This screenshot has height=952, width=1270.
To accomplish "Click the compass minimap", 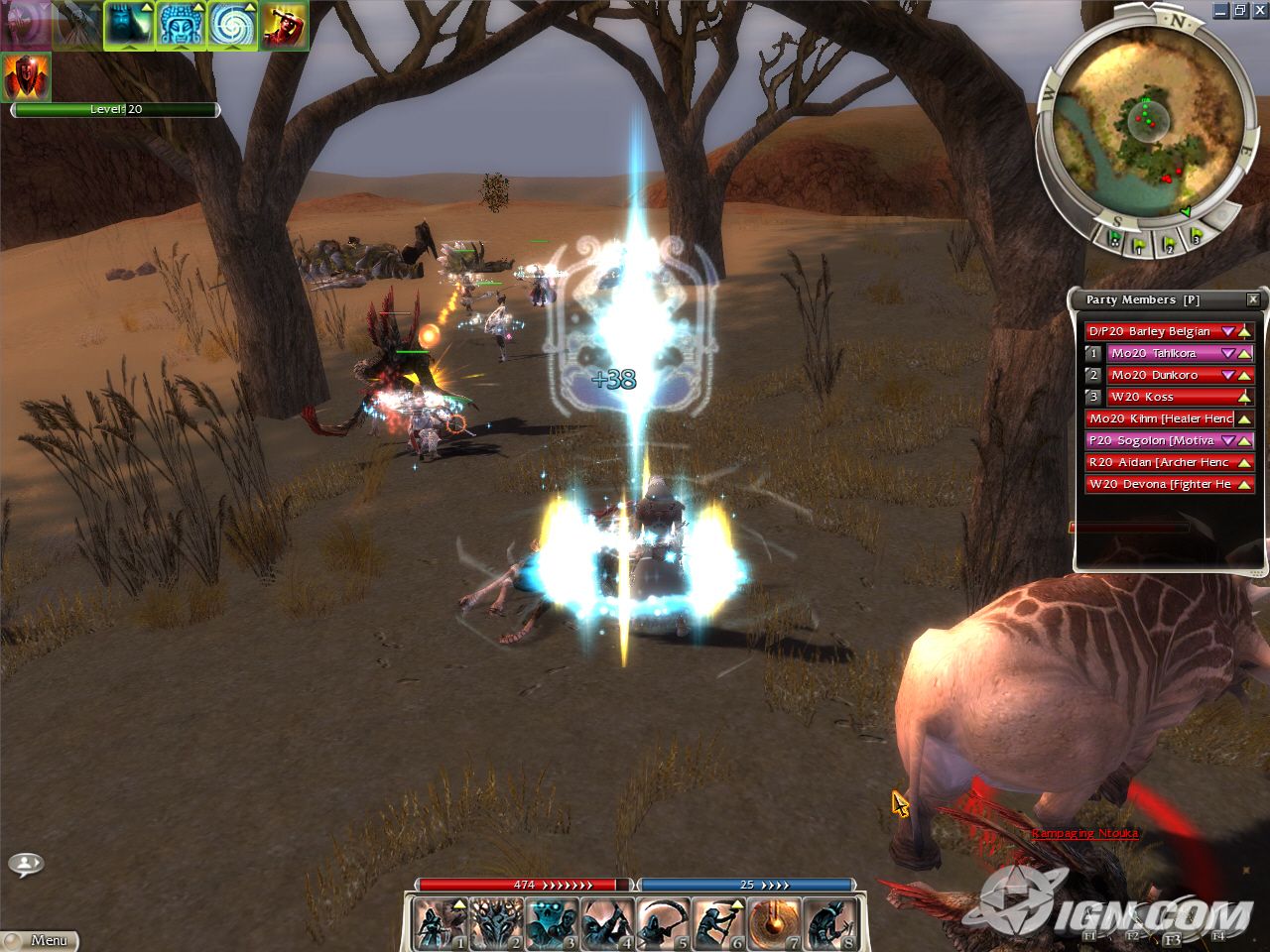I will pos(1141,114).
